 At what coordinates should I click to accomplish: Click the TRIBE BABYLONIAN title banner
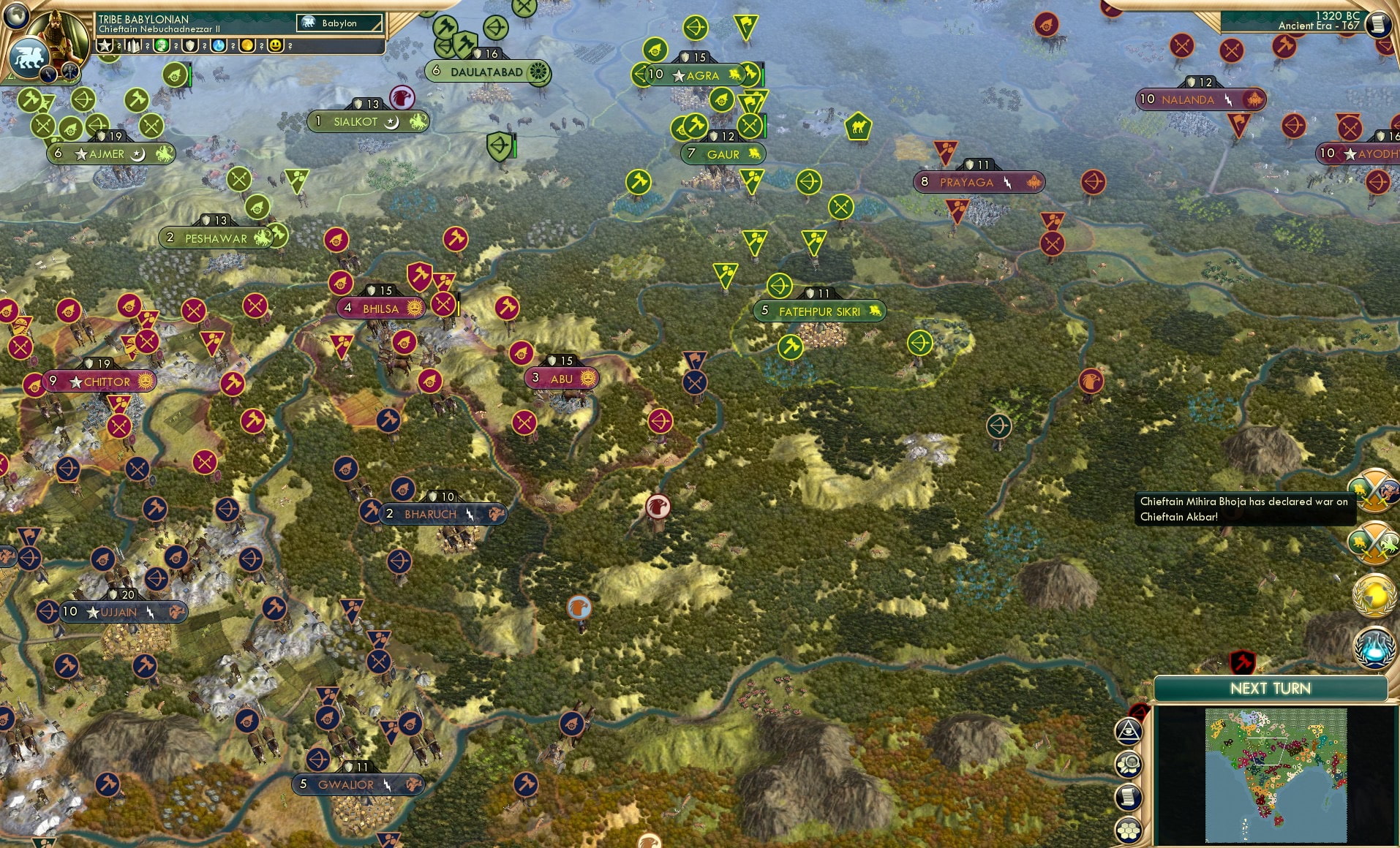(143, 20)
